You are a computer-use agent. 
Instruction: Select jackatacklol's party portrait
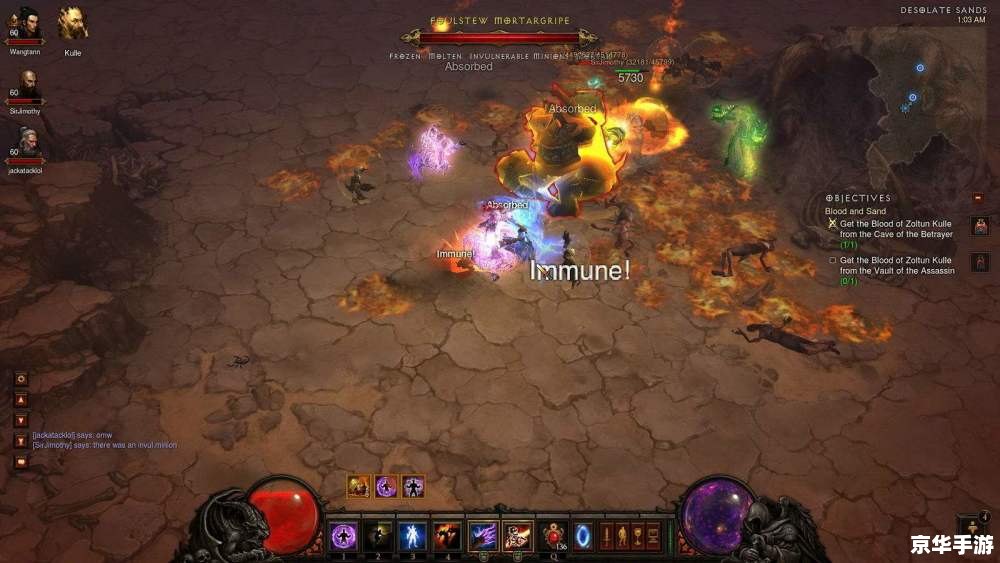pyautogui.click(x=26, y=144)
